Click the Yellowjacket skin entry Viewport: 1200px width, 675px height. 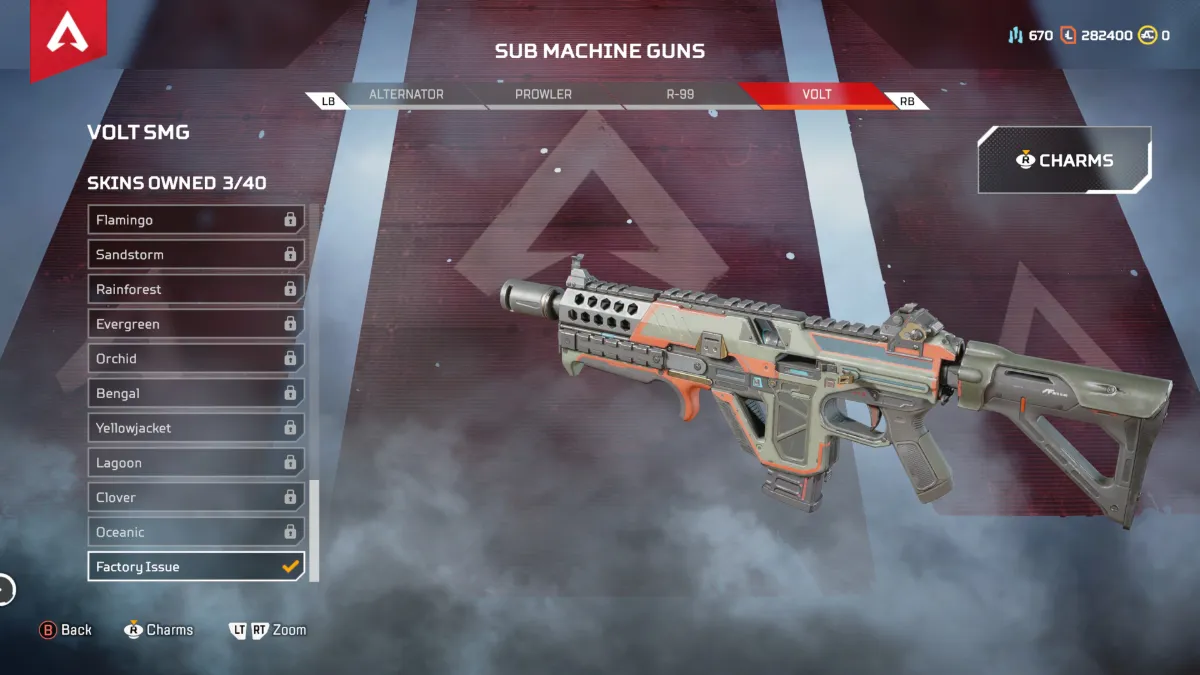pos(196,428)
